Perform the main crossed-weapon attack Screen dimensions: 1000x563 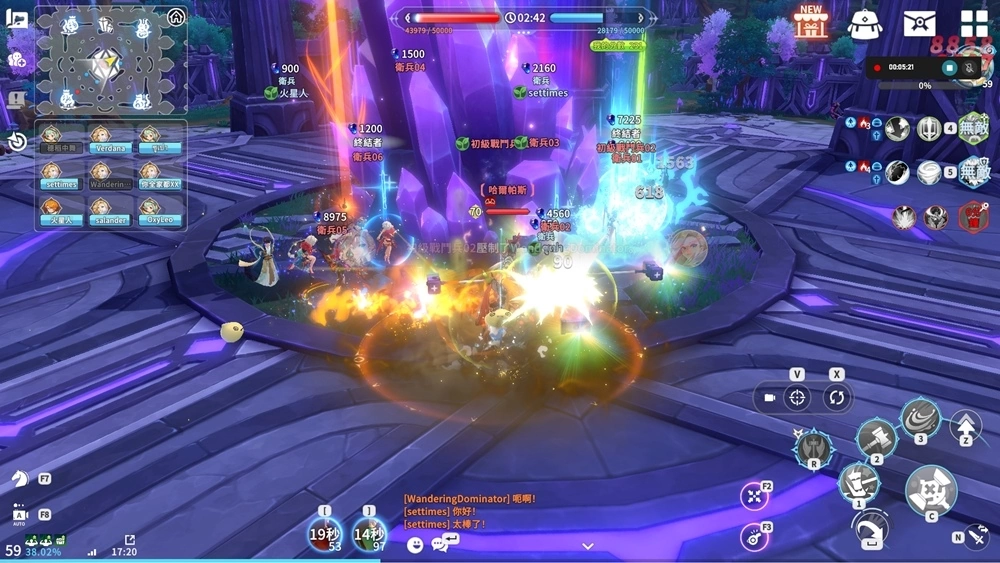[x=931, y=490]
